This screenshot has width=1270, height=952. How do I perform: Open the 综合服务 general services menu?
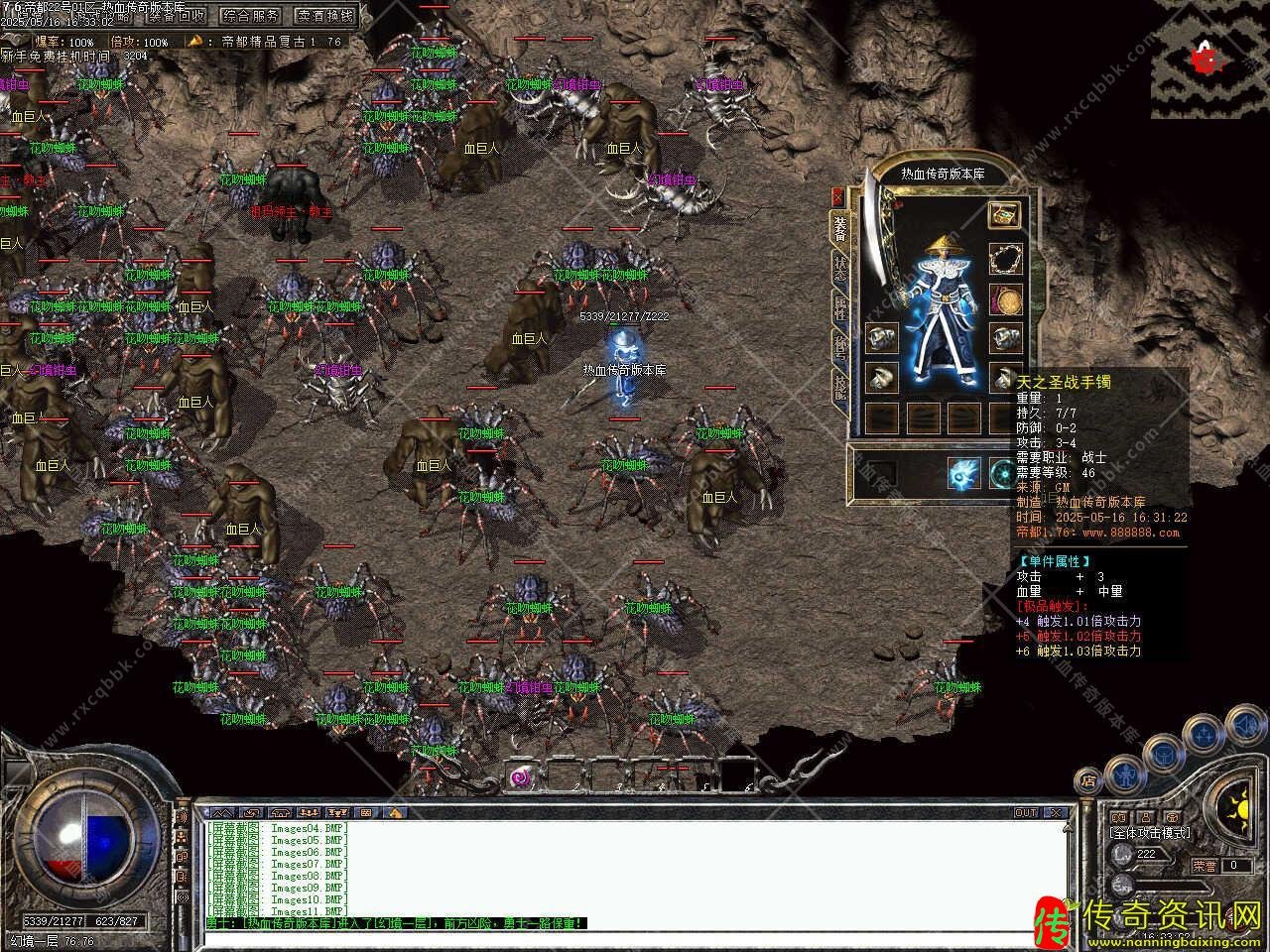tap(251, 15)
